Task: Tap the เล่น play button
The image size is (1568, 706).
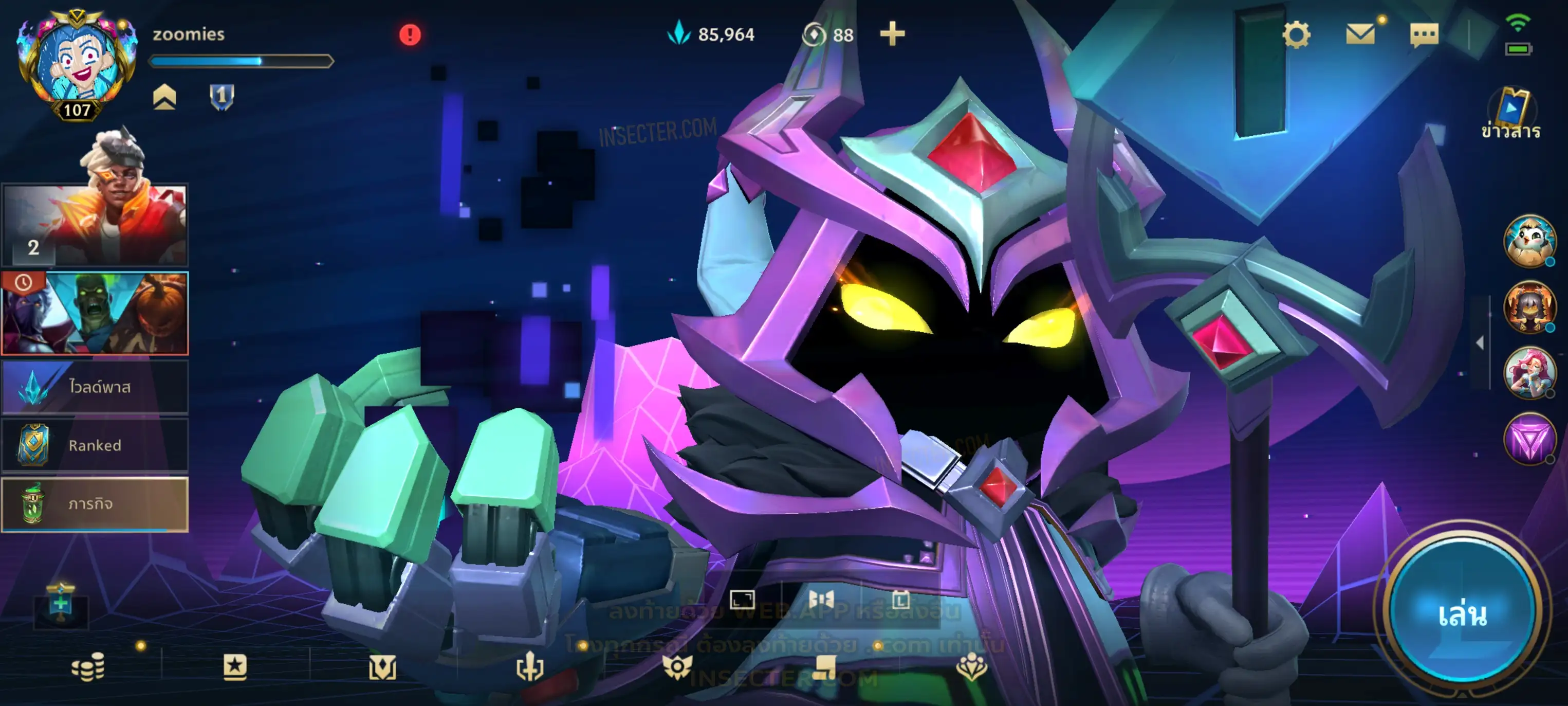Action: click(x=1461, y=614)
